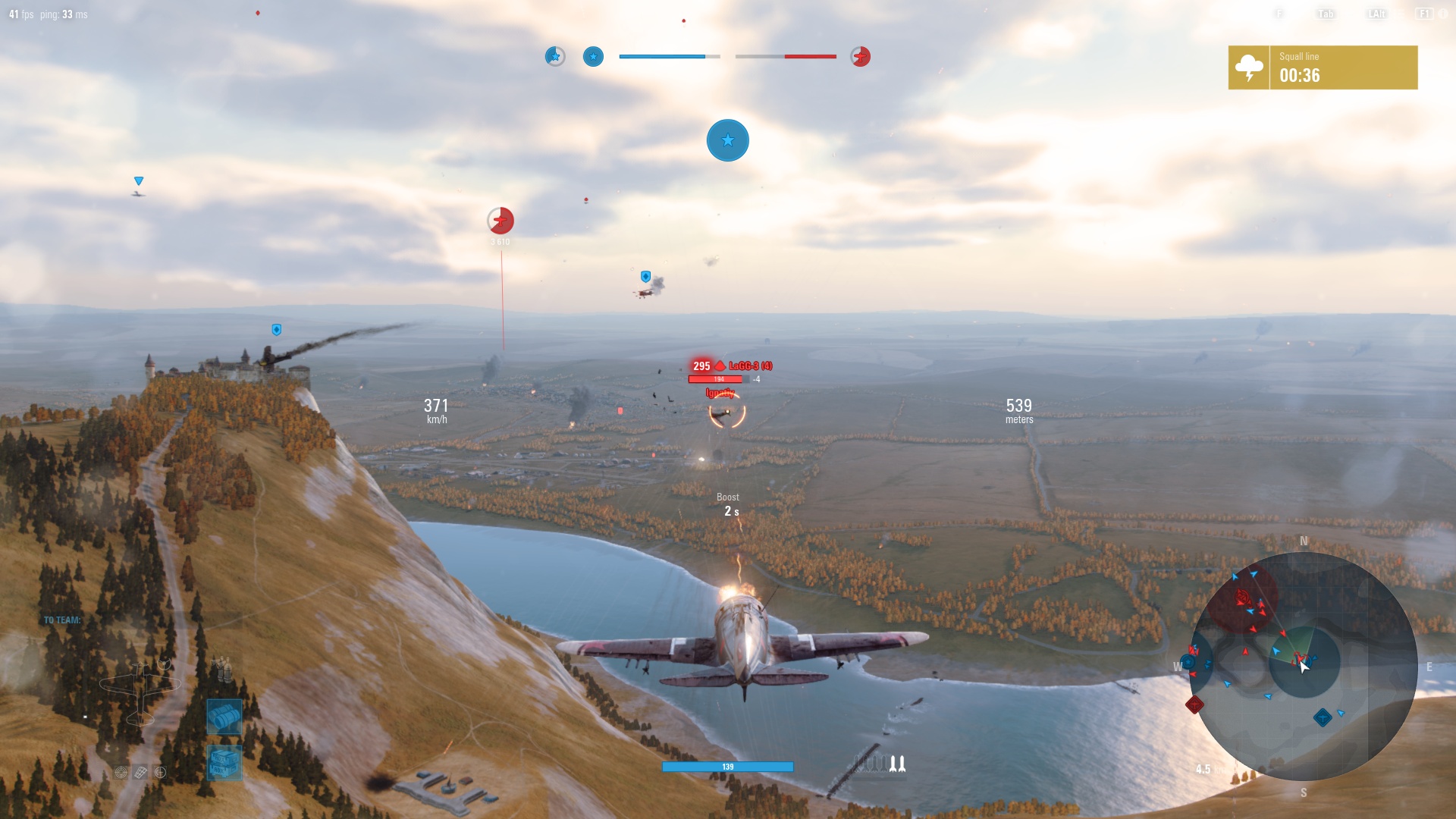This screenshot has width=1456, height=819.
Task: Open the team roster via the Tab key hint
Action: point(1326,13)
